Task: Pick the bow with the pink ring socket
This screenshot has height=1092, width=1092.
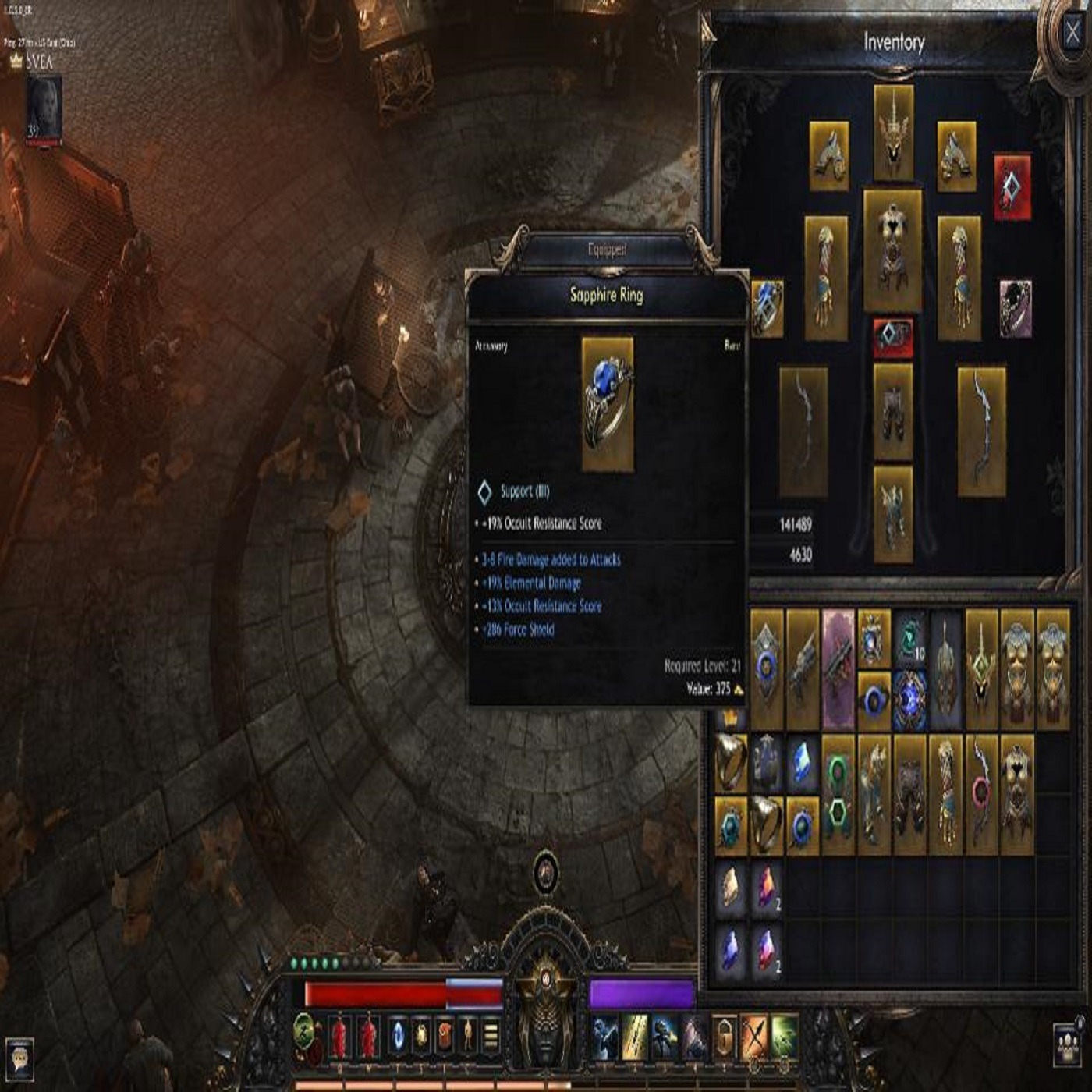Action: click(981, 792)
